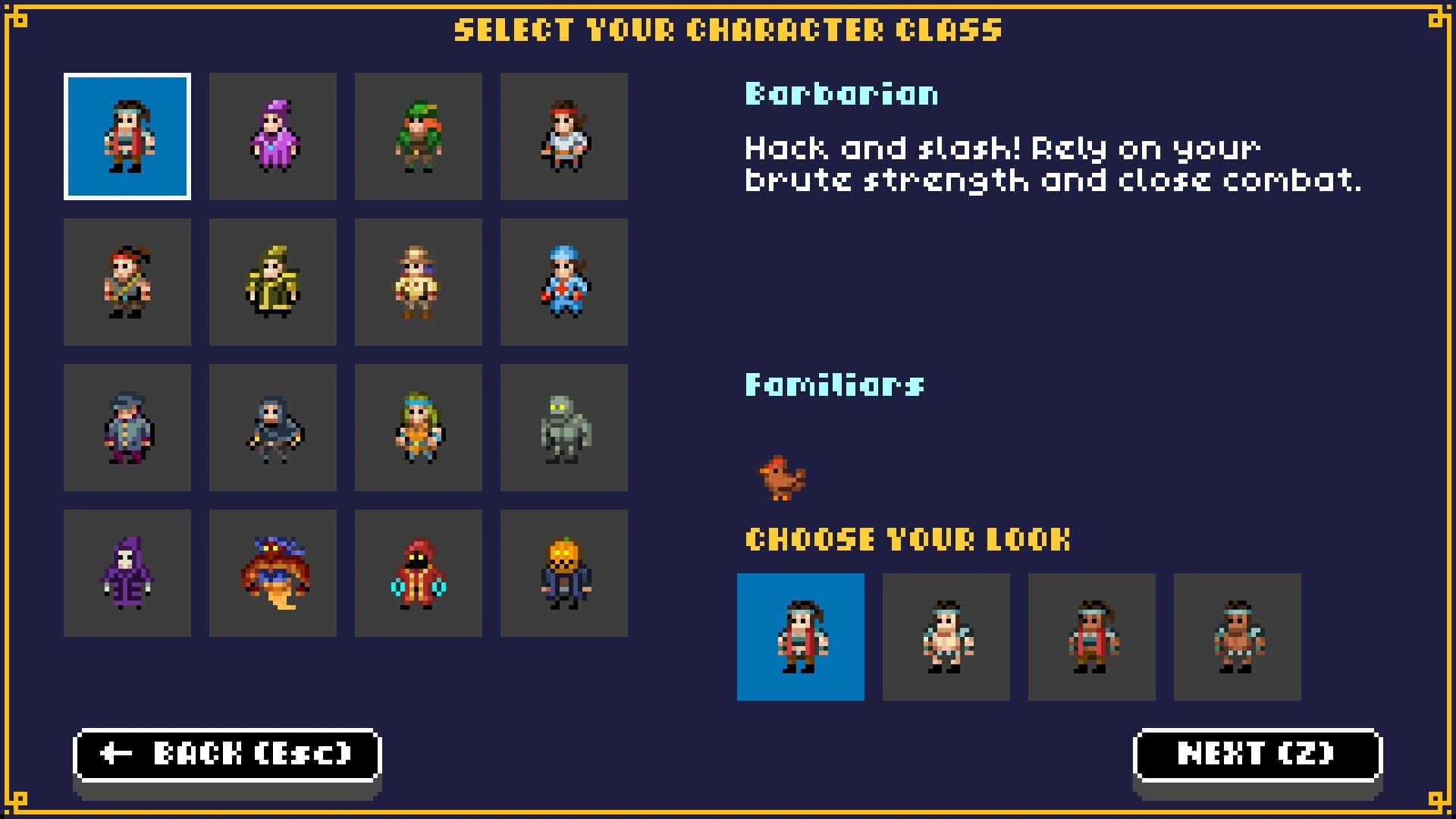Image resolution: width=1456 pixels, height=819 pixels.
Task: Select the gray golem class portrait
Action: [x=564, y=428]
